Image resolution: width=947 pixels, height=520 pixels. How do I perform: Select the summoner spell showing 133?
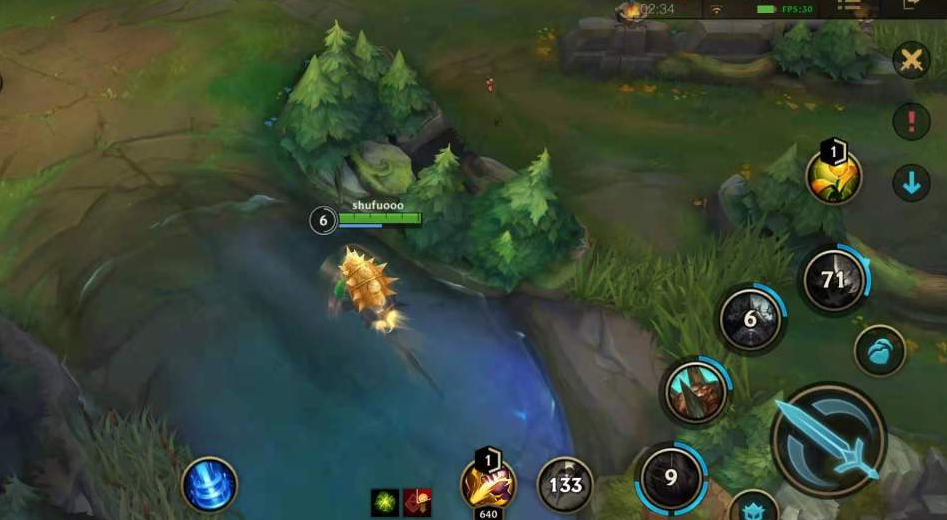click(x=565, y=485)
